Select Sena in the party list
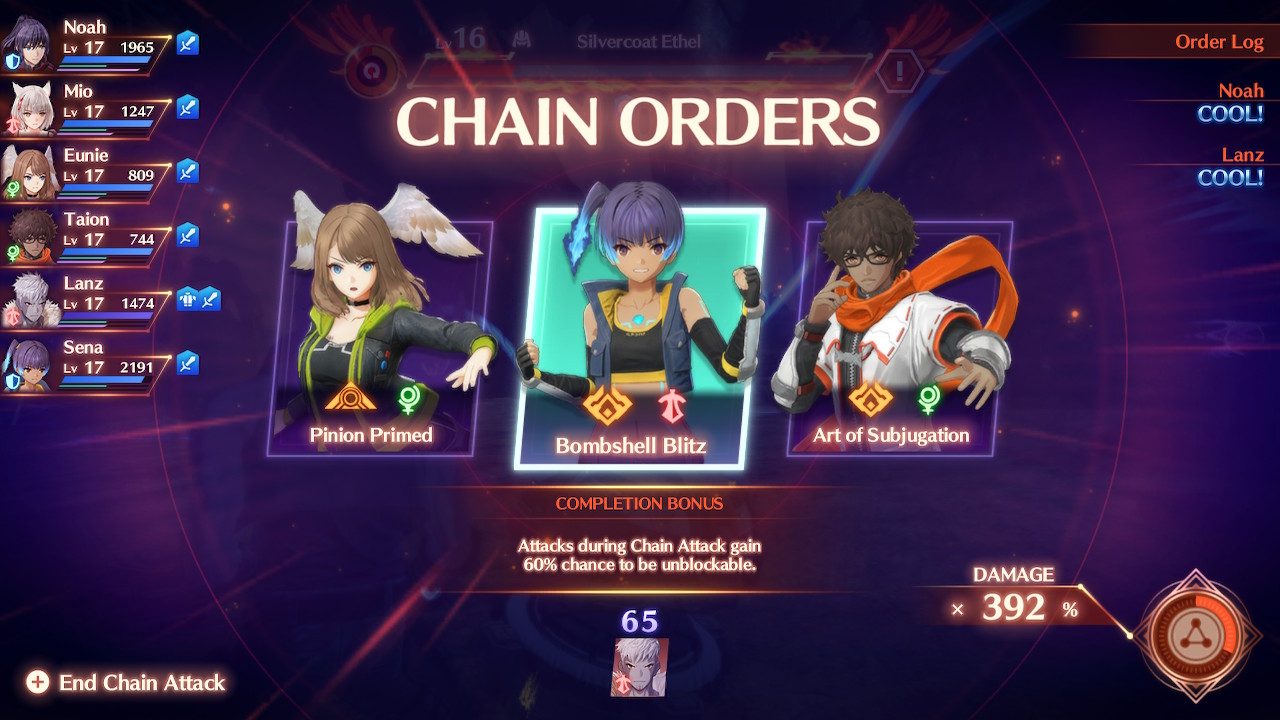The height and width of the screenshot is (720, 1280). tap(85, 366)
